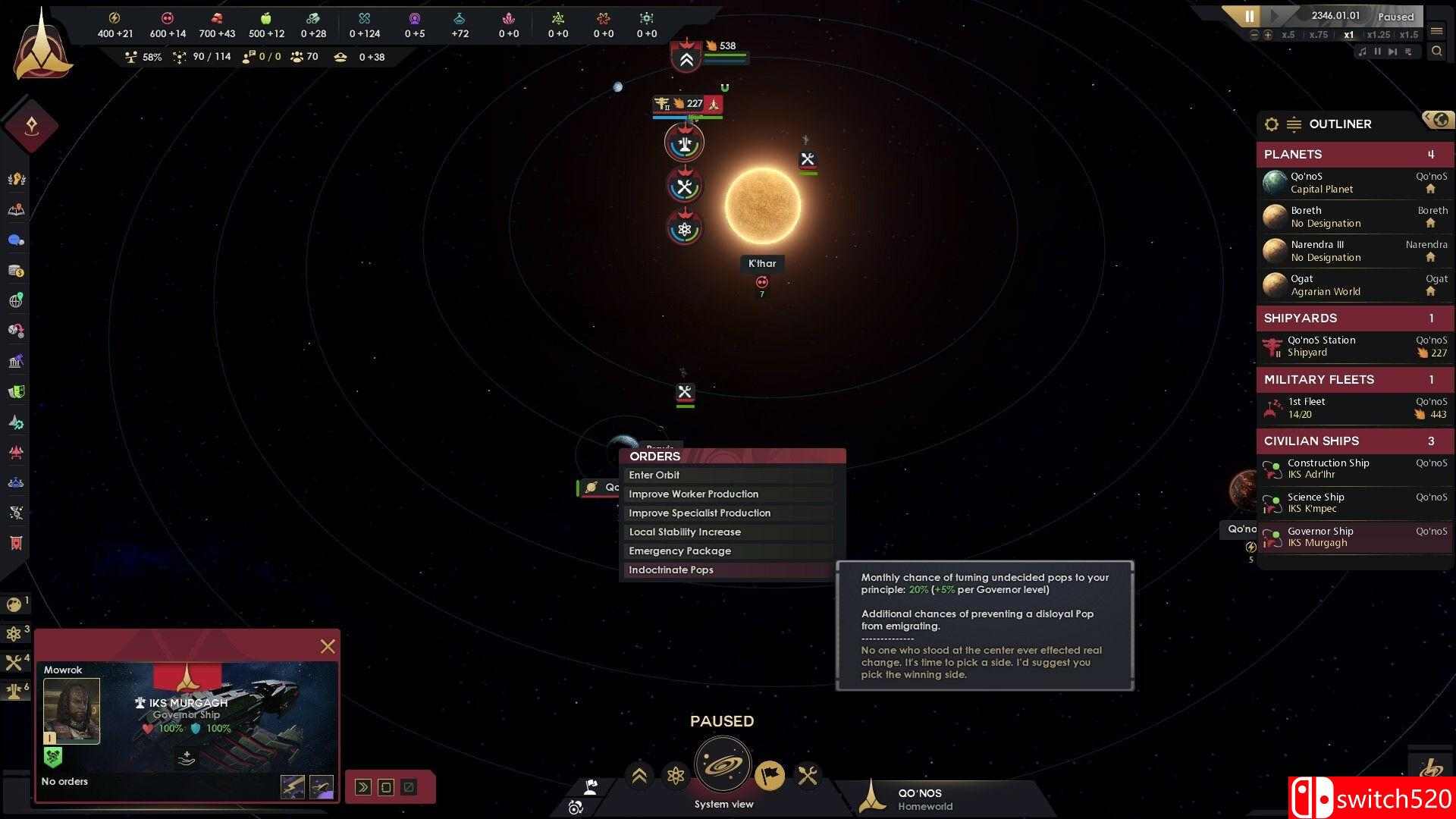The width and height of the screenshot is (1456, 819).
Task: Choose the Emergency Package order
Action: [728, 551]
